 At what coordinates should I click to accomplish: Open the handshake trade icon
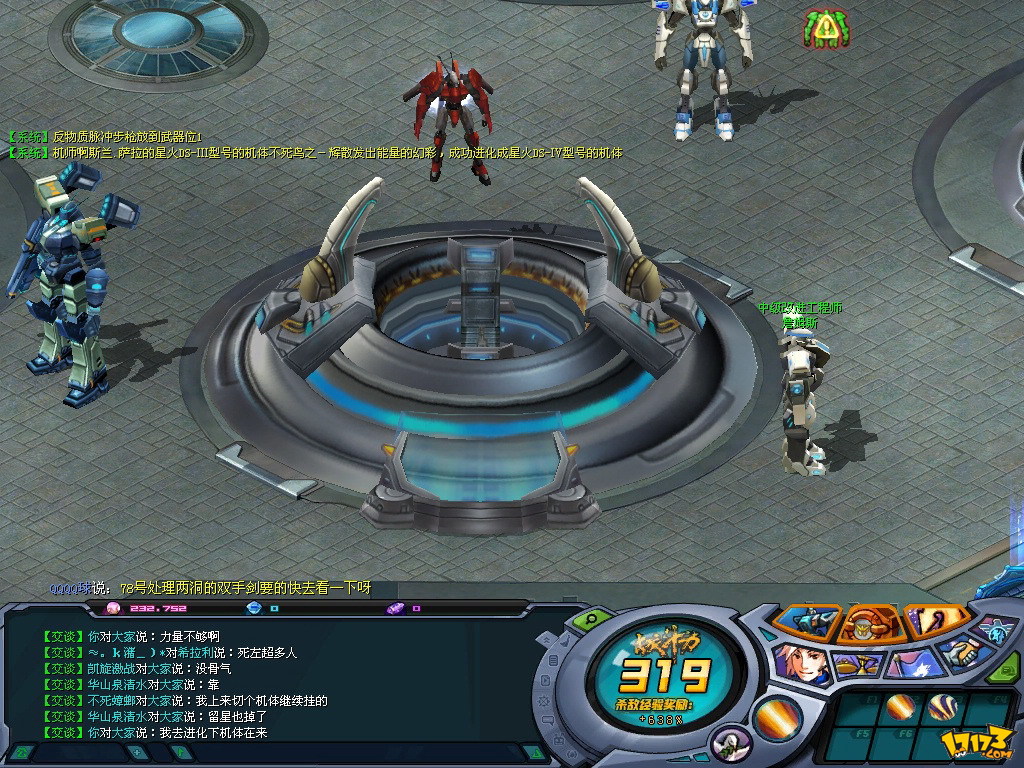(964, 655)
